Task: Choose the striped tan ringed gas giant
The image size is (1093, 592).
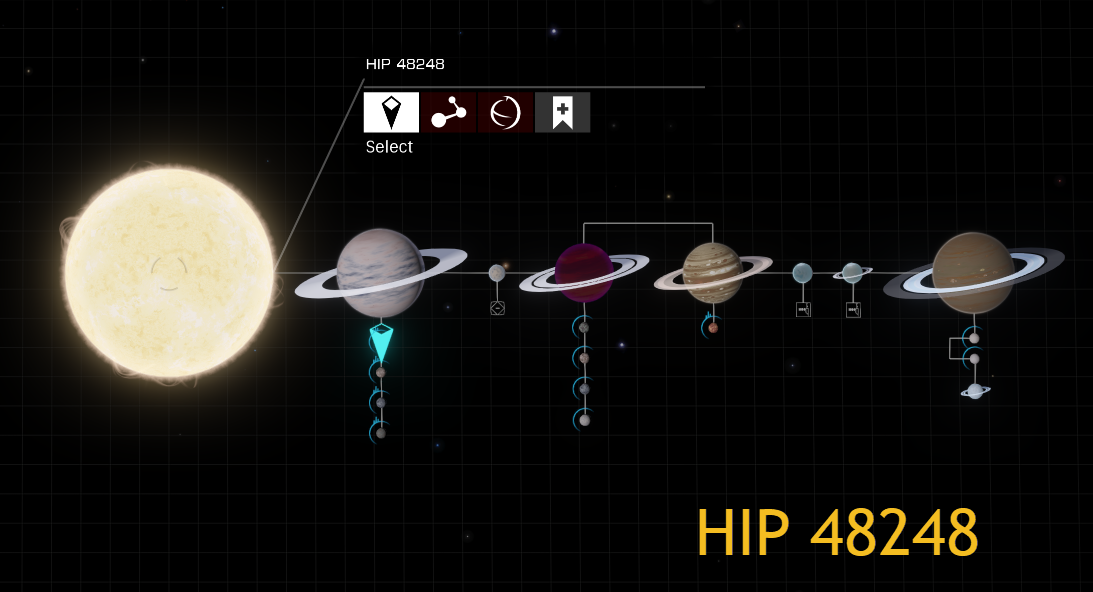Action: point(712,272)
